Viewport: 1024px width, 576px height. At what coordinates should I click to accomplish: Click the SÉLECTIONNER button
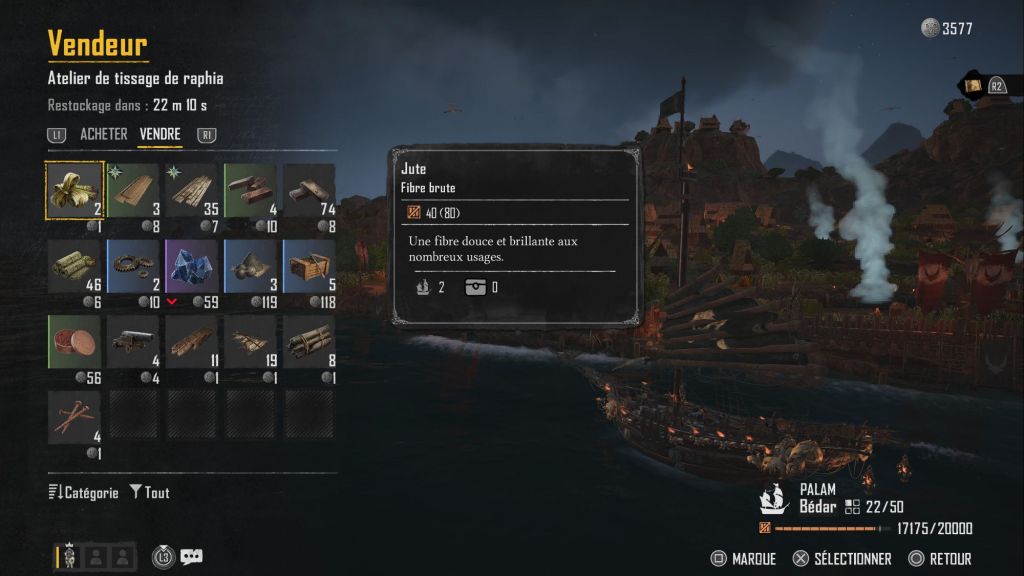click(x=842, y=559)
